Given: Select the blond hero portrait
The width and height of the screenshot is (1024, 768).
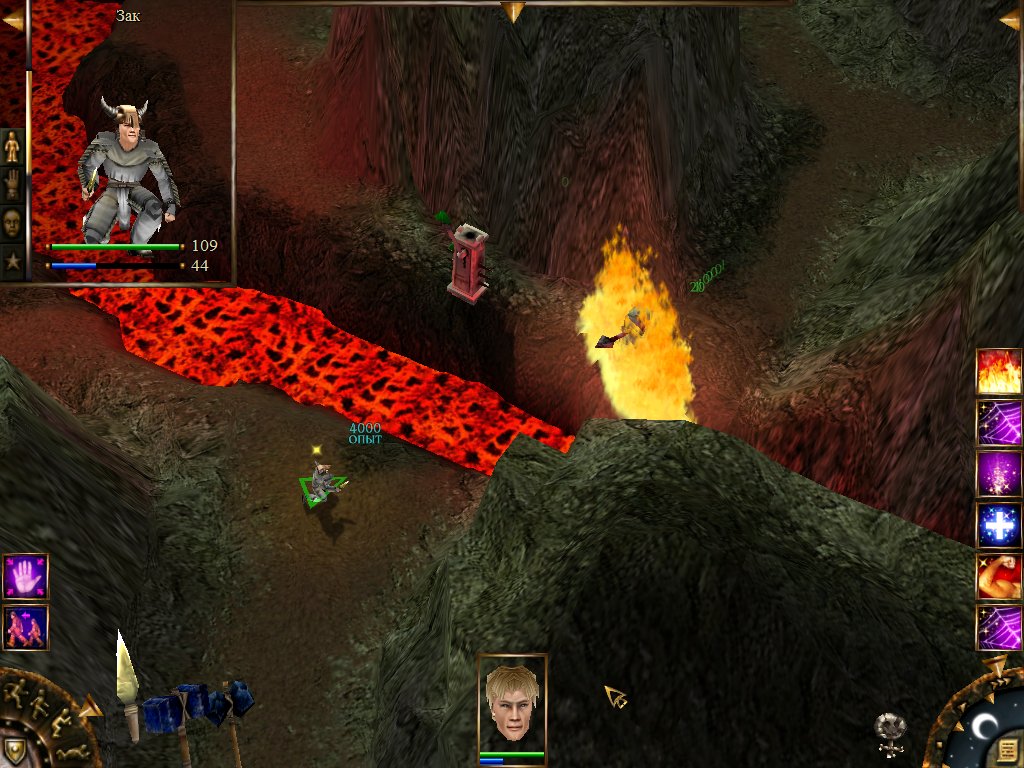Looking at the screenshot, I should click(512, 705).
